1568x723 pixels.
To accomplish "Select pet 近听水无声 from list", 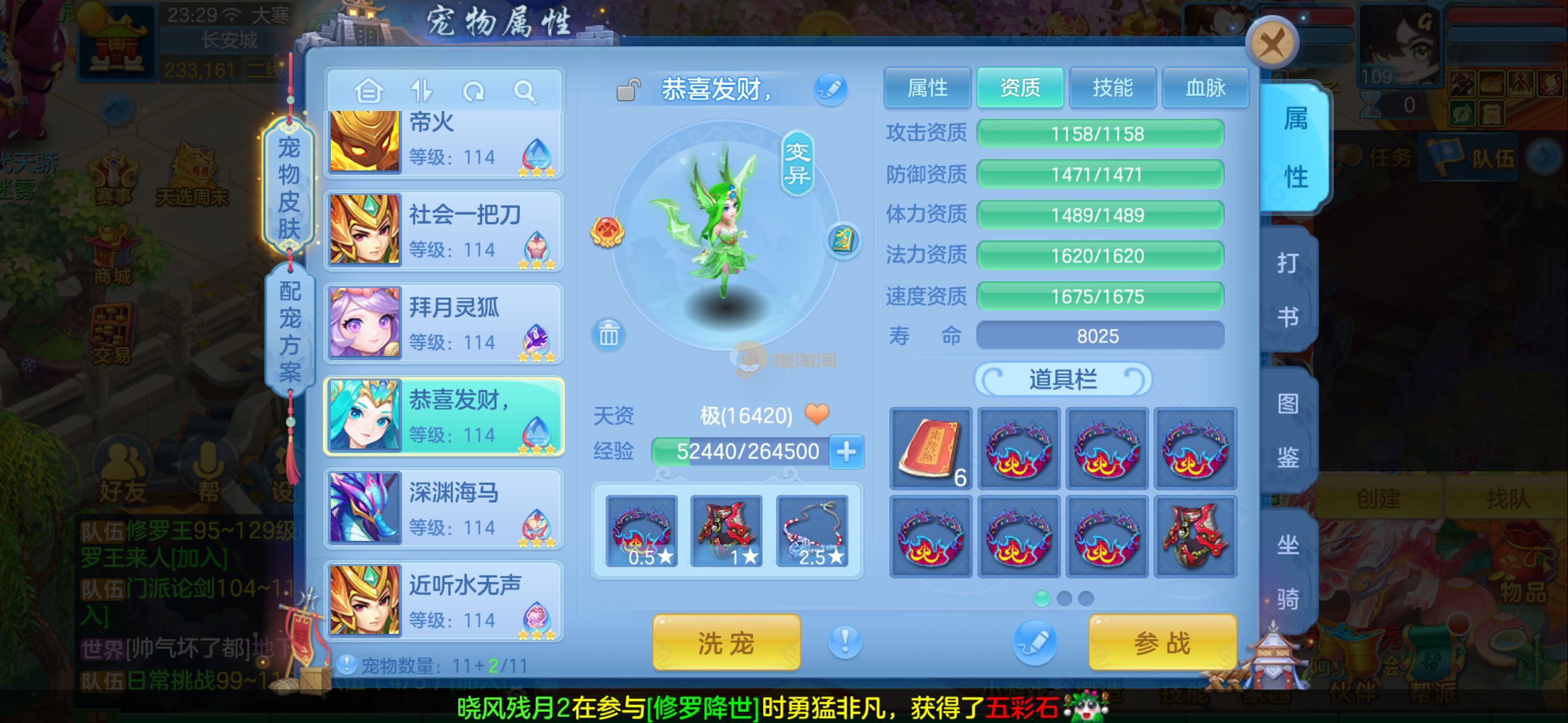I will (444, 601).
